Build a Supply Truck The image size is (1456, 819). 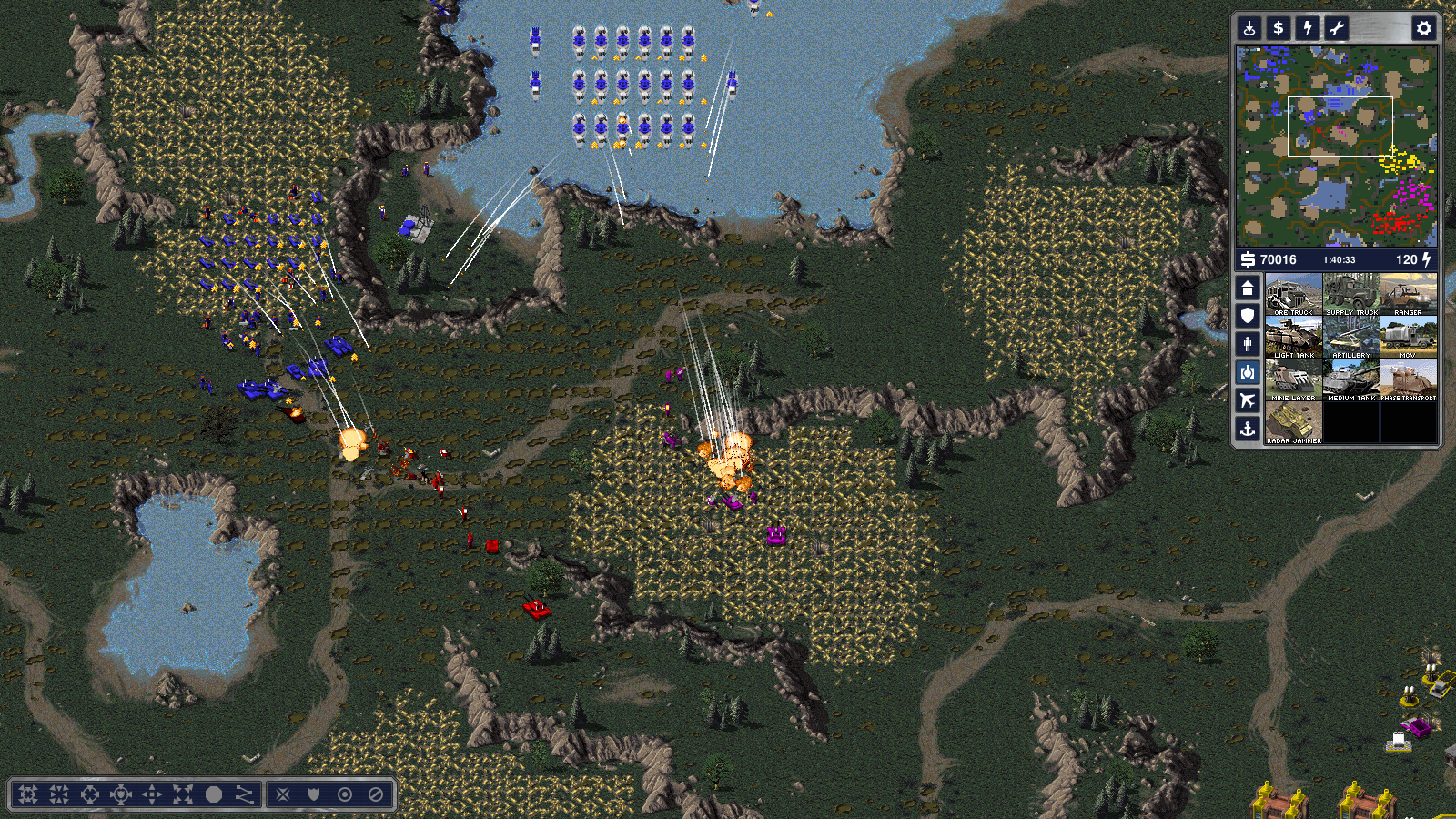tap(1351, 294)
